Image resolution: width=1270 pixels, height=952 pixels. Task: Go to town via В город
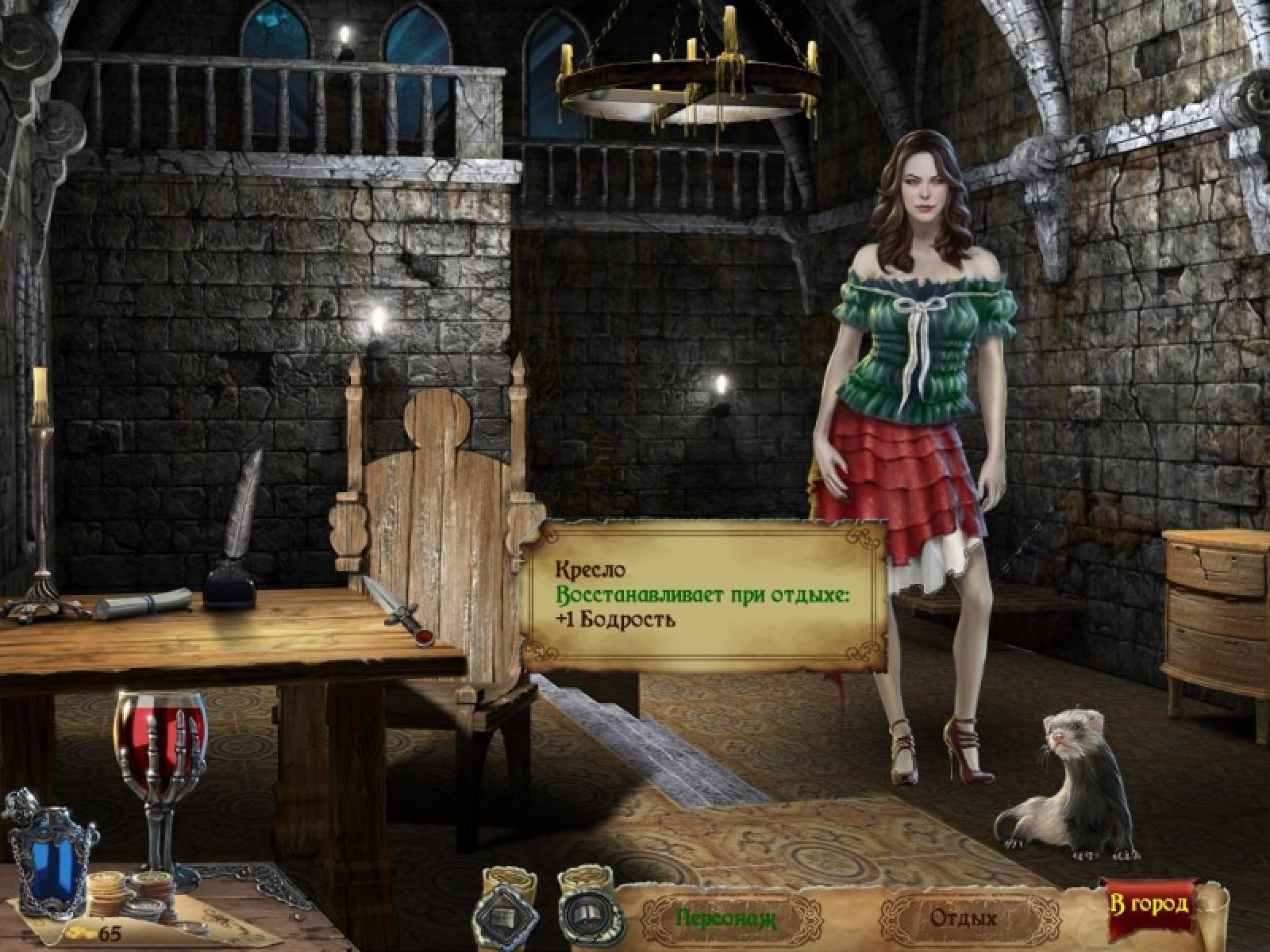click(1149, 904)
